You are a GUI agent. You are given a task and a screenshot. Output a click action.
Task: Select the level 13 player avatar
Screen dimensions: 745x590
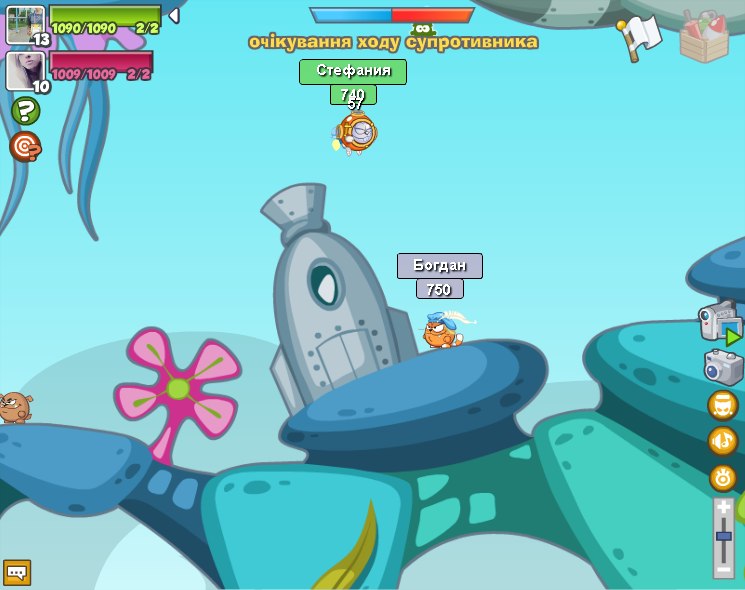coord(25,25)
